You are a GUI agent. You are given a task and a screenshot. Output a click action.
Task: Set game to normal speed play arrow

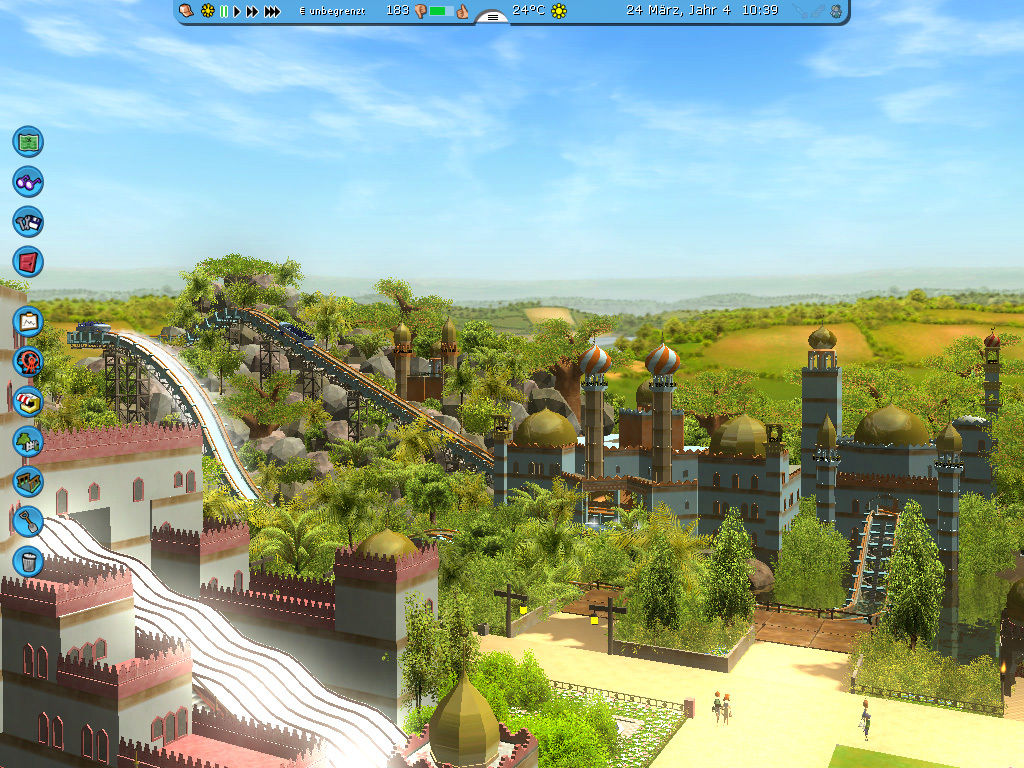coord(238,11)
